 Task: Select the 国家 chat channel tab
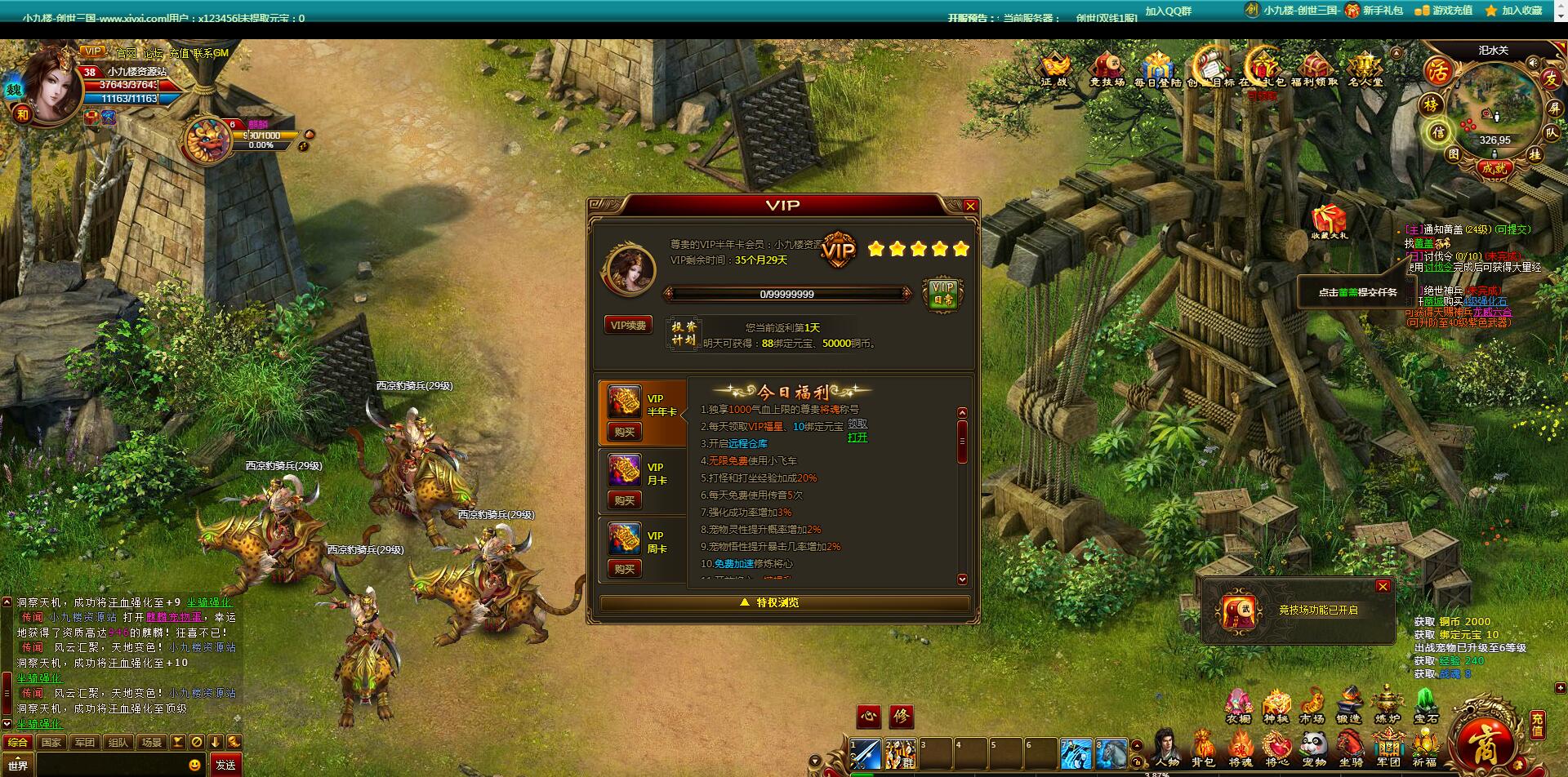tap(51, 742)
